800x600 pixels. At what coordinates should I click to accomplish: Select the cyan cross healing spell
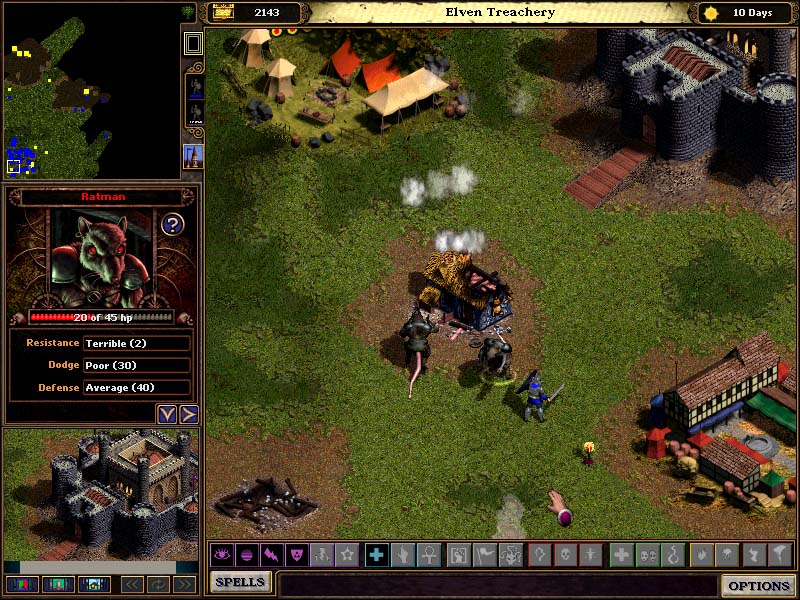376,554
